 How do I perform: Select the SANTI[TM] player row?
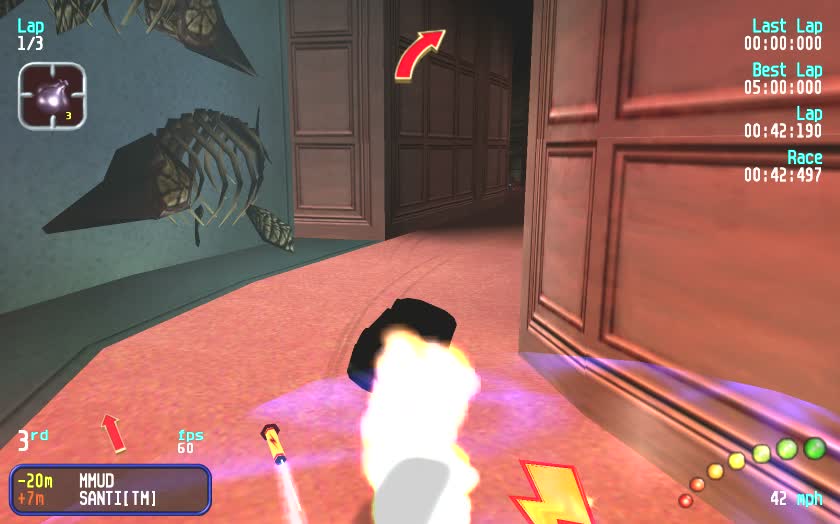click(x=110, y=497)
